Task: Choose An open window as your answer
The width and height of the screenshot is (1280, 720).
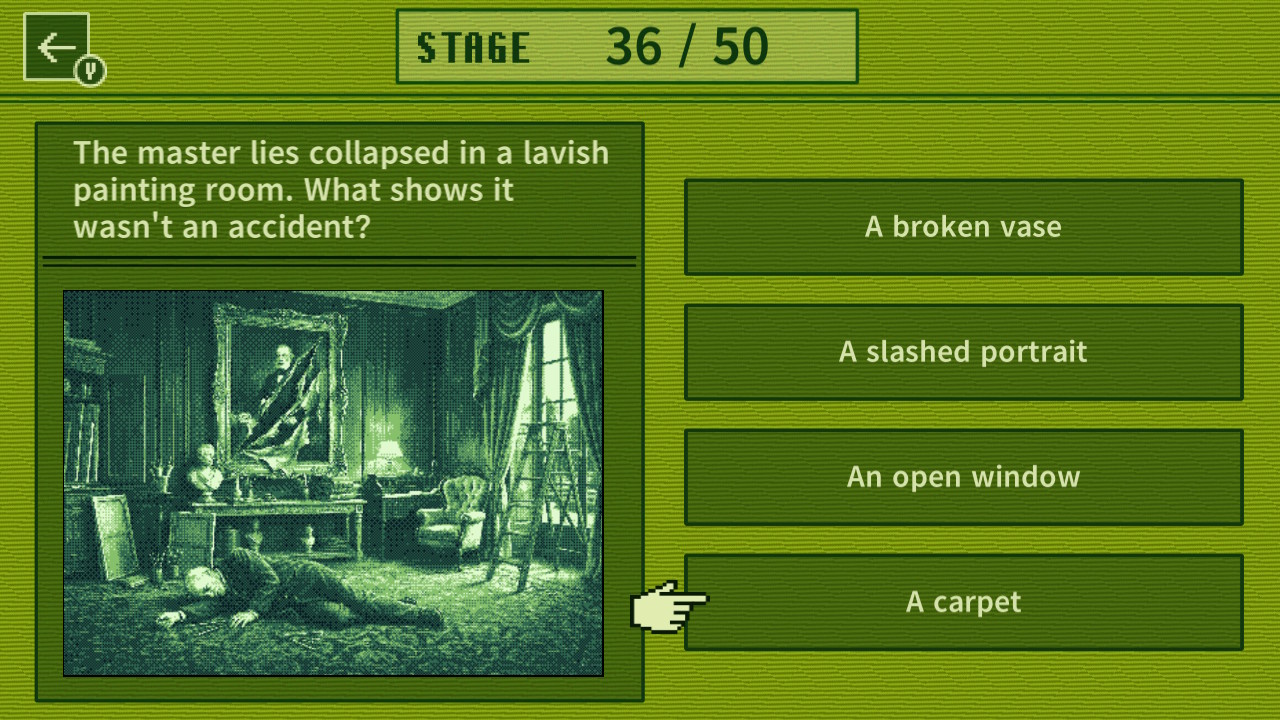Action: (x=963, y=477)
